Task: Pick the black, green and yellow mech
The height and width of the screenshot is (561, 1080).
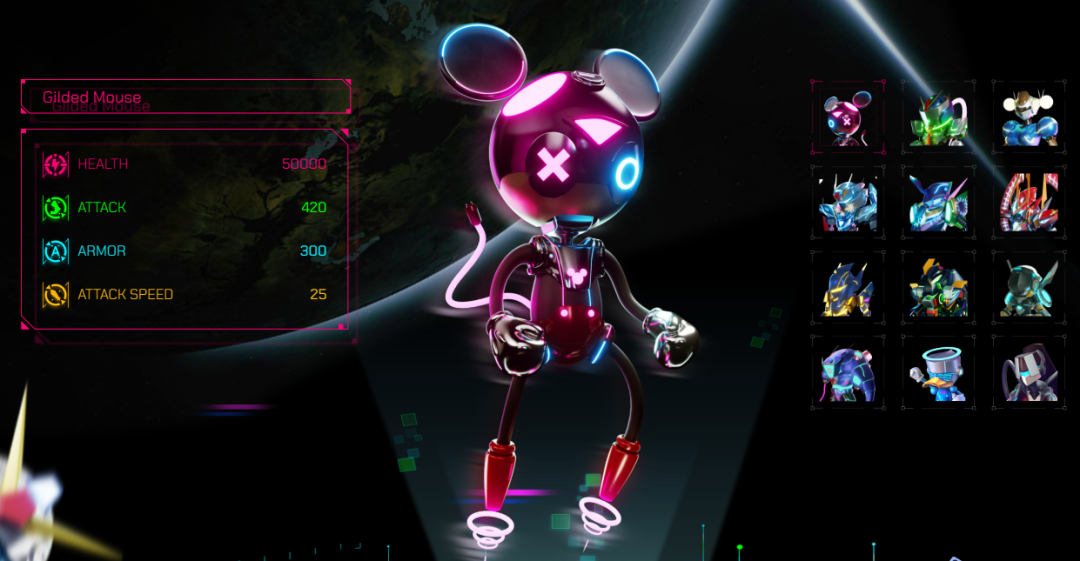Action: 937,288
